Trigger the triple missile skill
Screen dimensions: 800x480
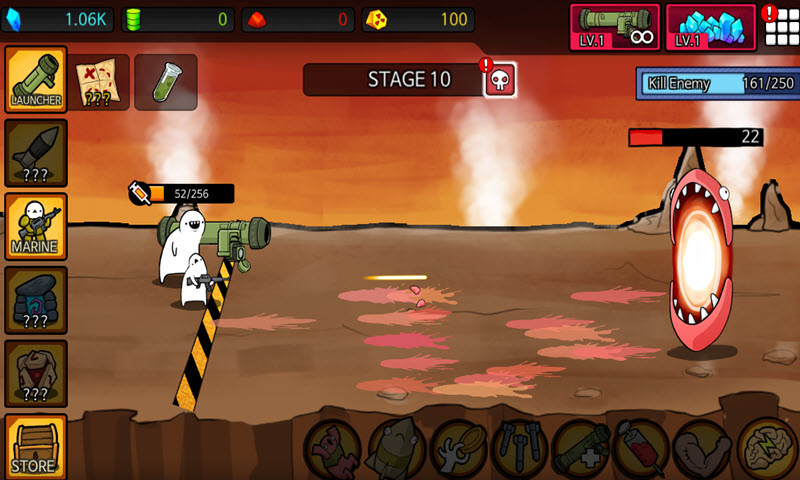[520, 448]
